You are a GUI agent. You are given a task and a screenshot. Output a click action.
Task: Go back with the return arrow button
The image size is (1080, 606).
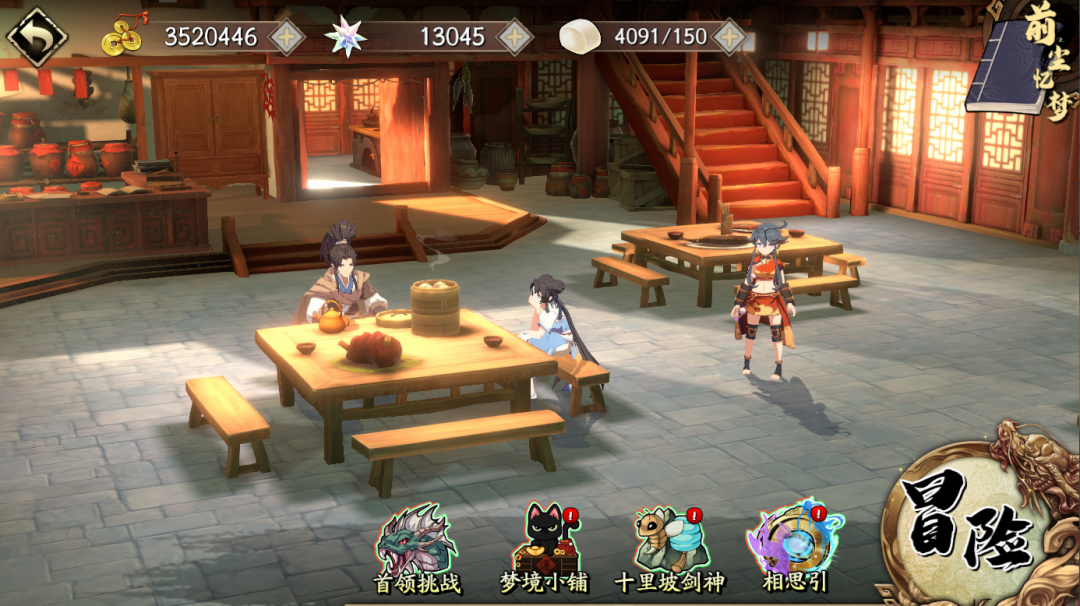pyautogui.click(x=37, y=37)
